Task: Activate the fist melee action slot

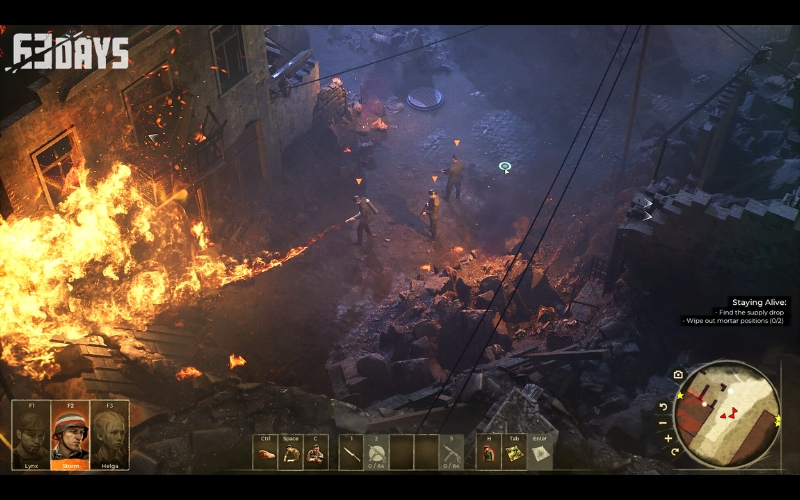Action: 265,453
